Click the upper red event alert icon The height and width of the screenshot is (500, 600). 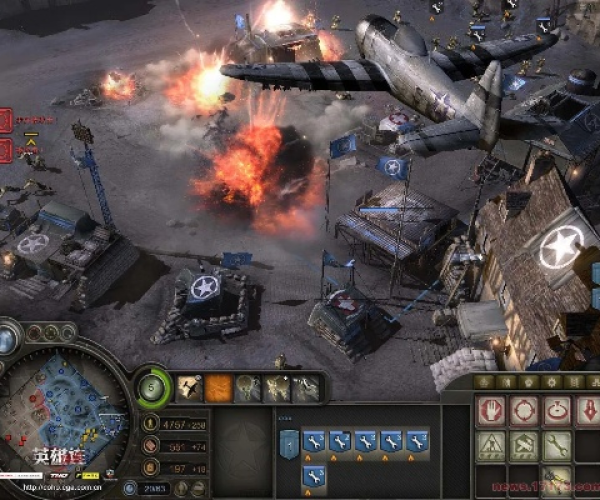coord(7,122)
